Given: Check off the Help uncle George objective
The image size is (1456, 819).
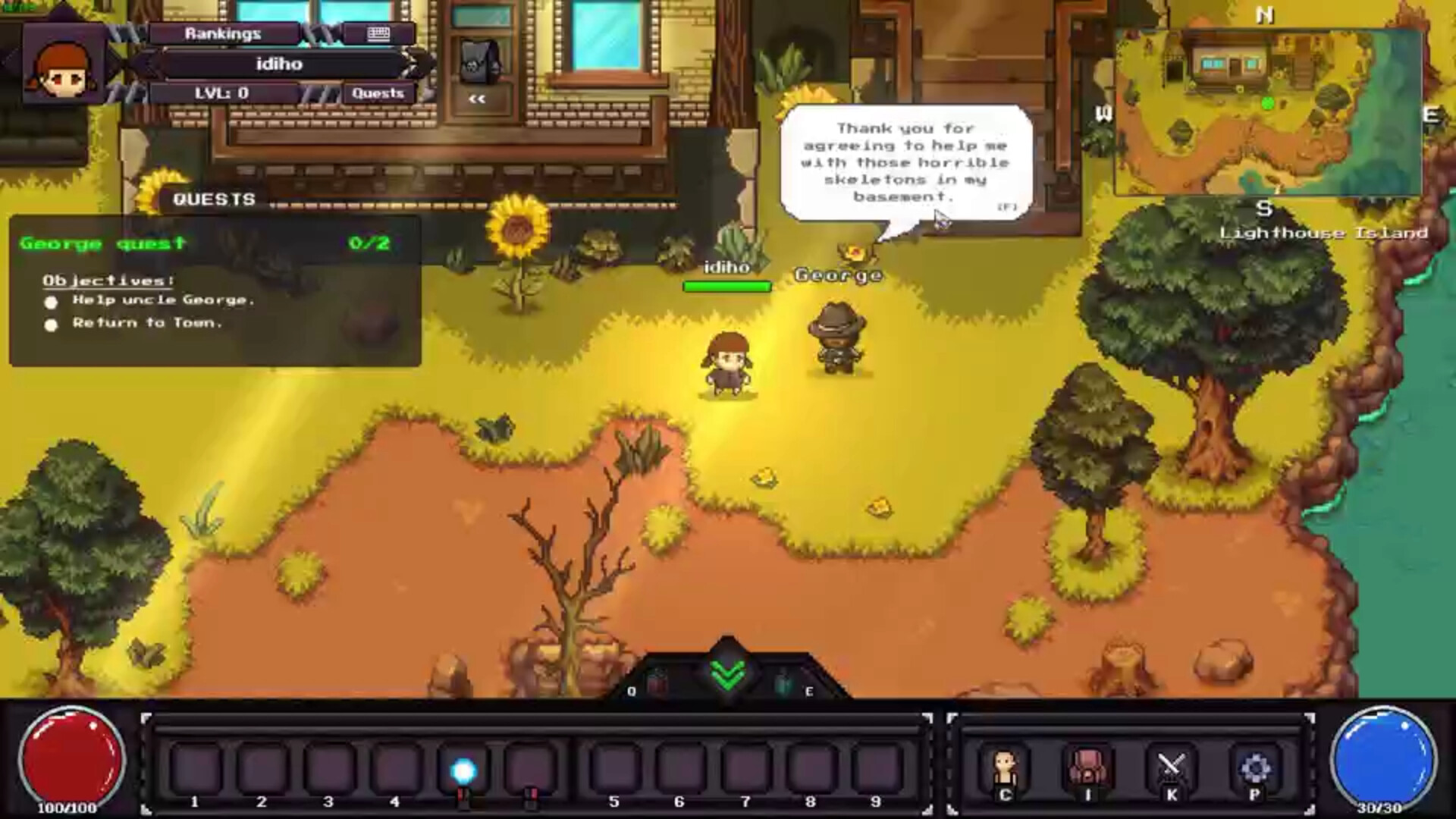Looking at the screenshot, I should click(51, 301).
